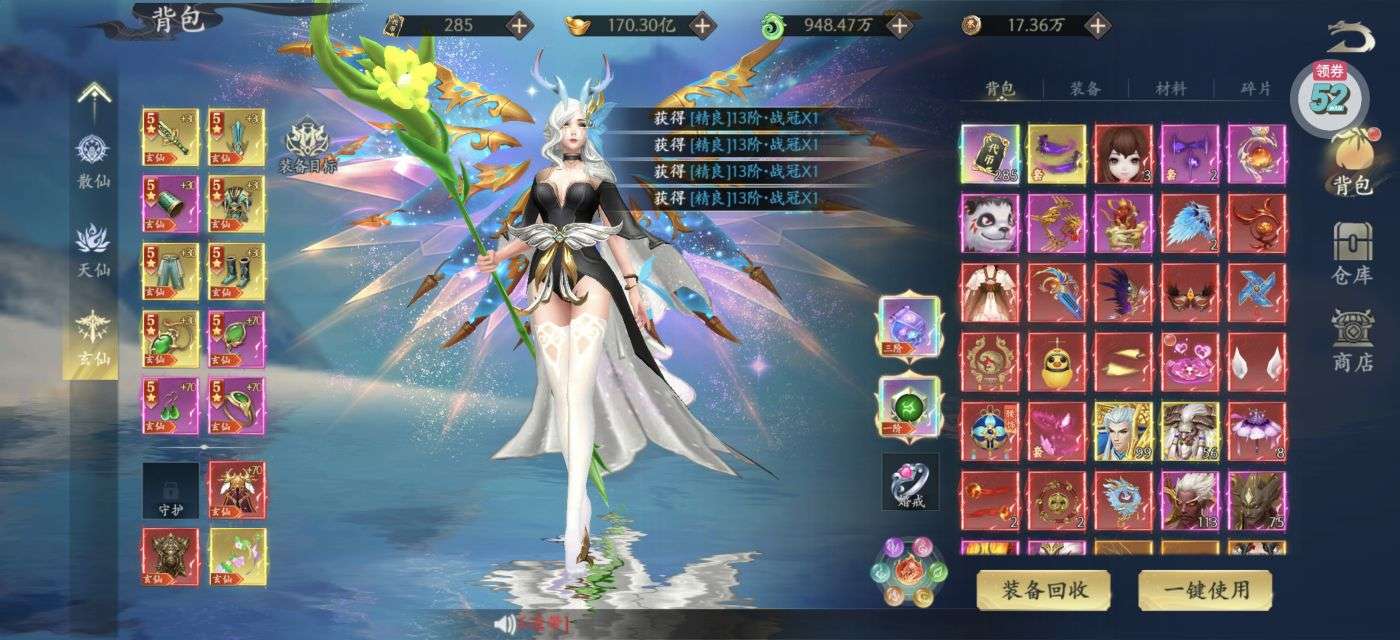This screenshot has height=640, width=1400.
Task: Open the 仓库 storage chest
Action: (x=1352, y=252)
